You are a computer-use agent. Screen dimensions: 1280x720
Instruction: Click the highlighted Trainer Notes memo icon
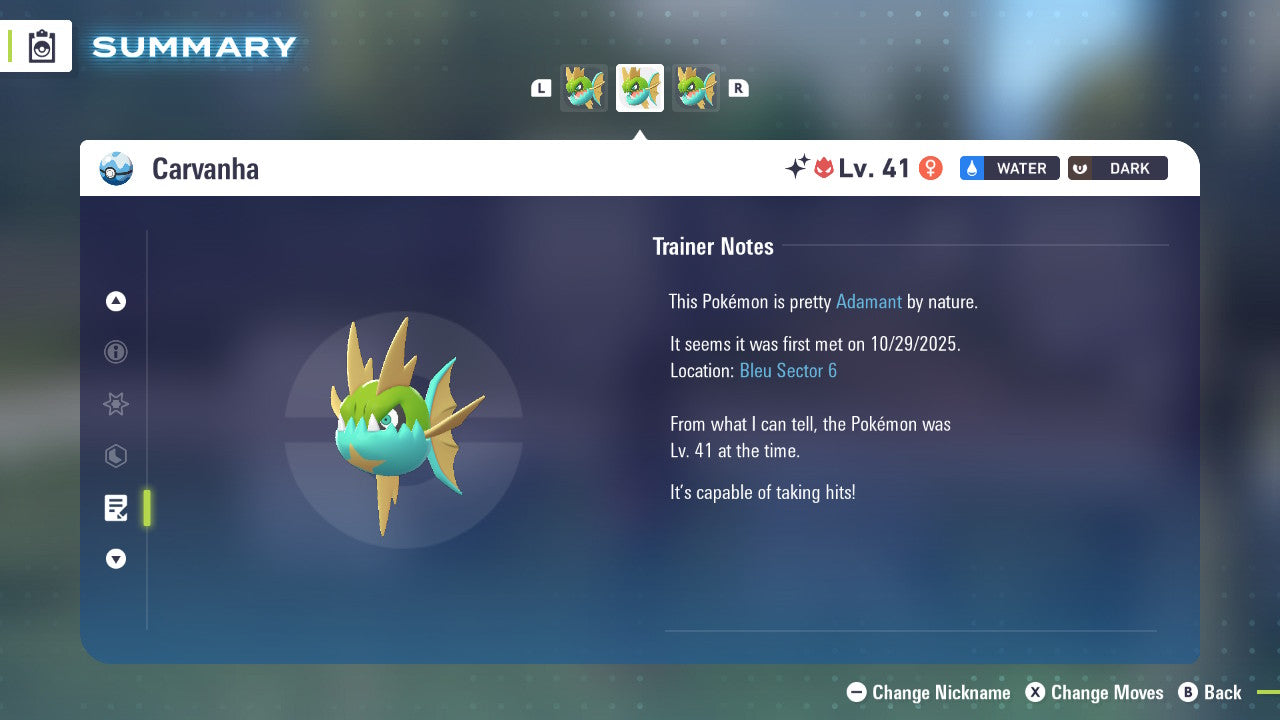(x=115, y=508)
